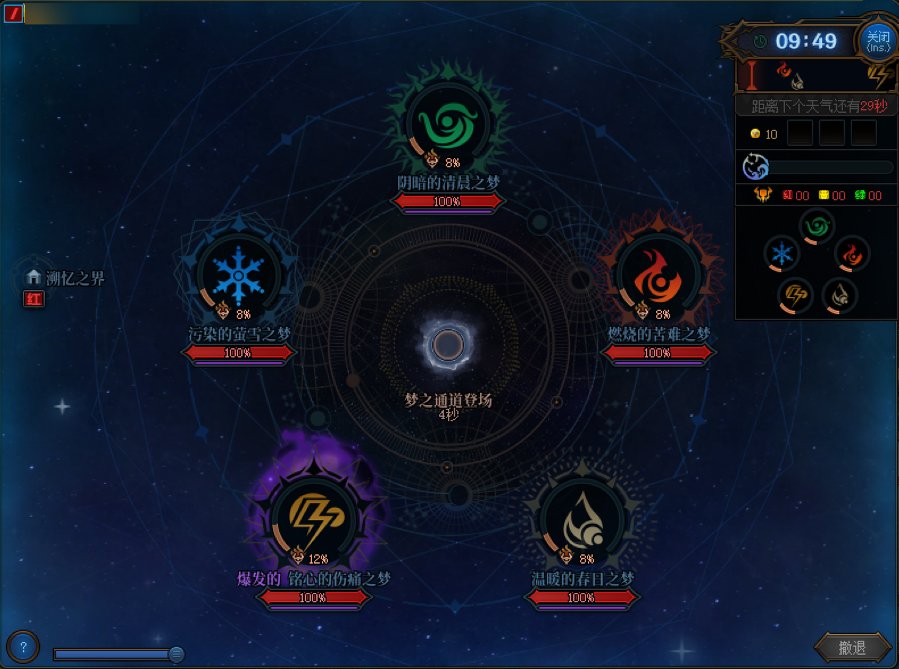
Task: Click the small grey water drop icon in the side panel
Action: click(x=839, y=295)
